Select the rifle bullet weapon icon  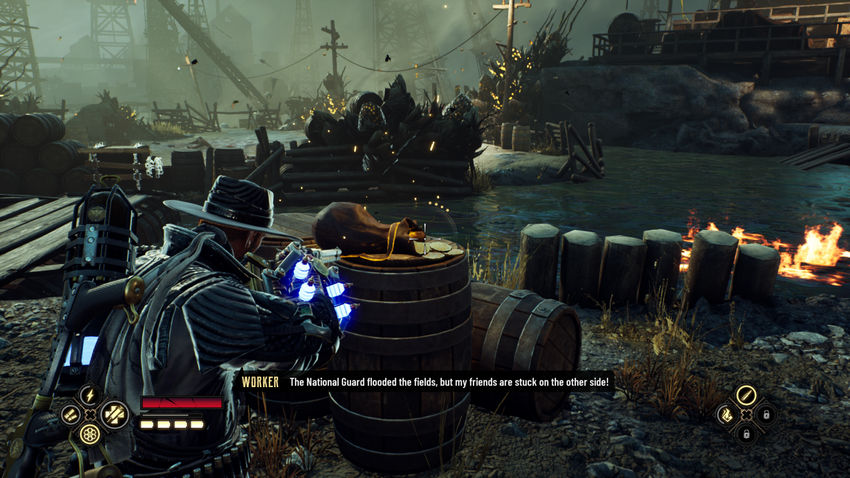coord(745,395)
